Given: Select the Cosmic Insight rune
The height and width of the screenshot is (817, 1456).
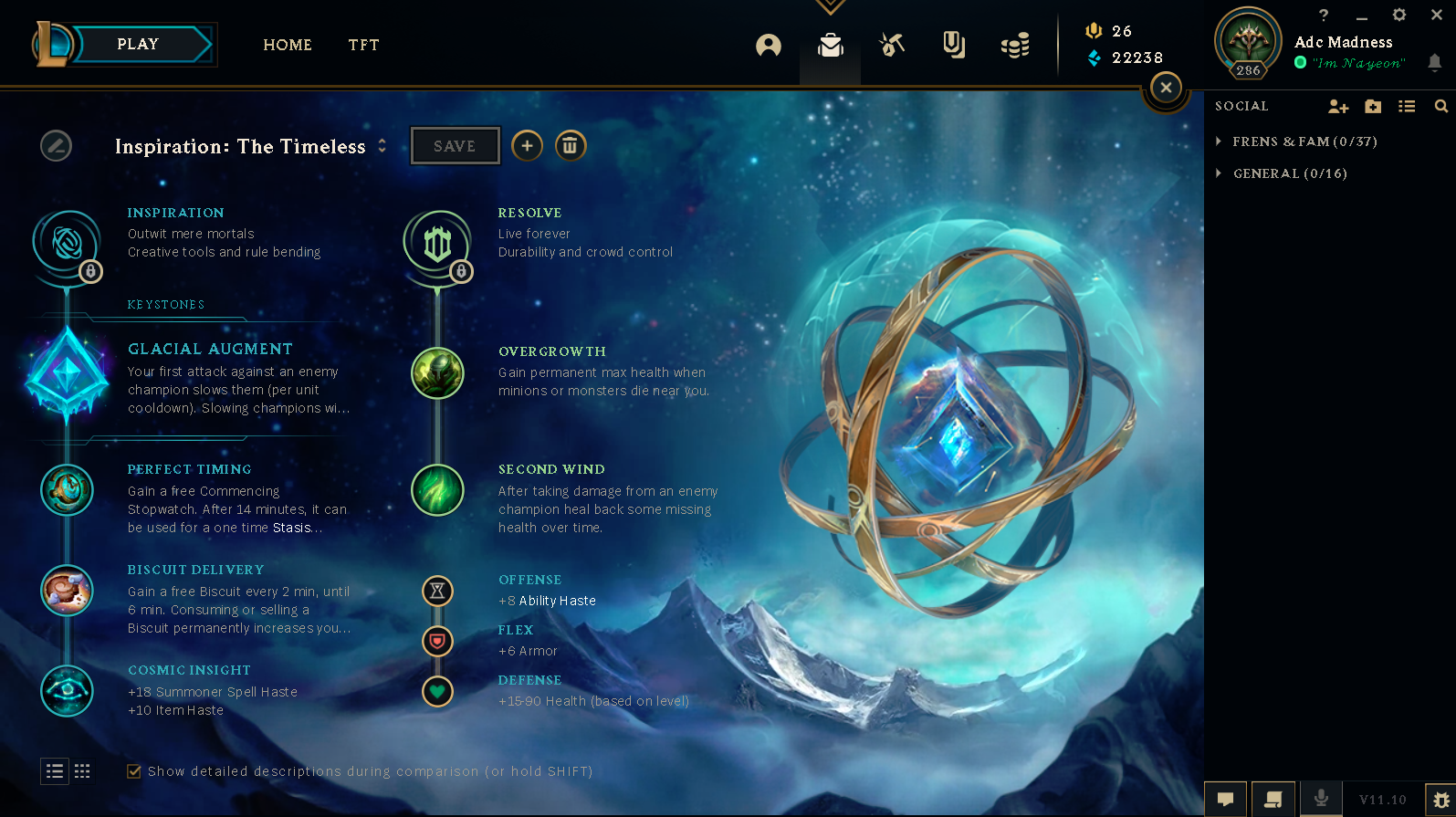Looking at the screenshot, I should pos(67,690).
